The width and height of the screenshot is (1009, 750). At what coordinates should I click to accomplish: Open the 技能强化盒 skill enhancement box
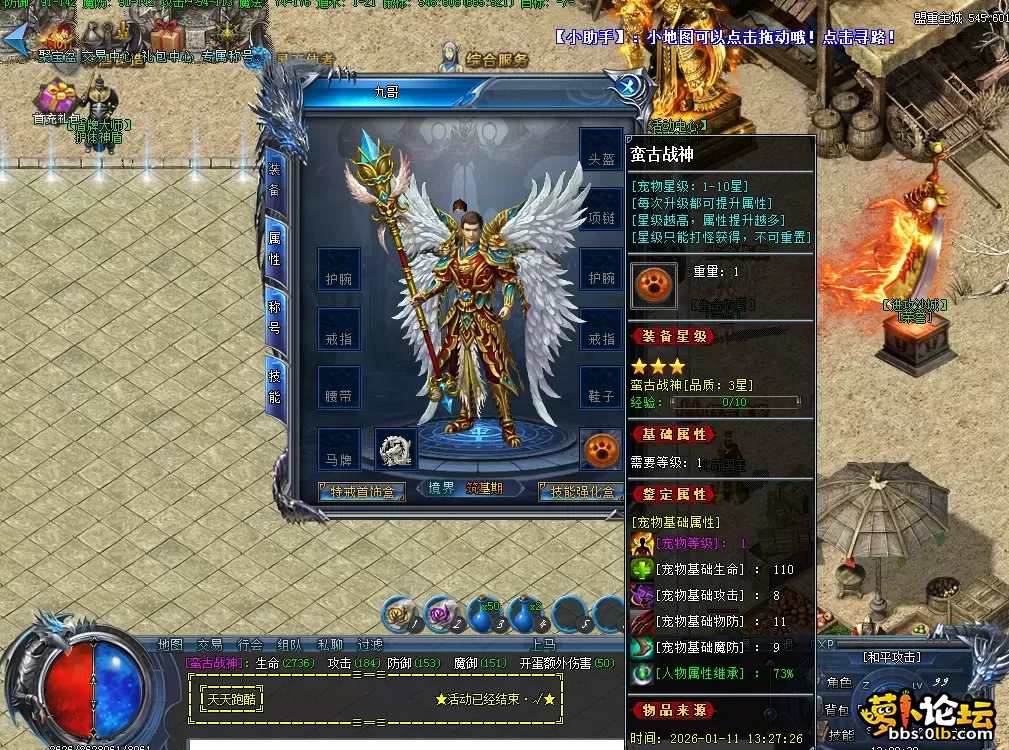pos(580,491)
